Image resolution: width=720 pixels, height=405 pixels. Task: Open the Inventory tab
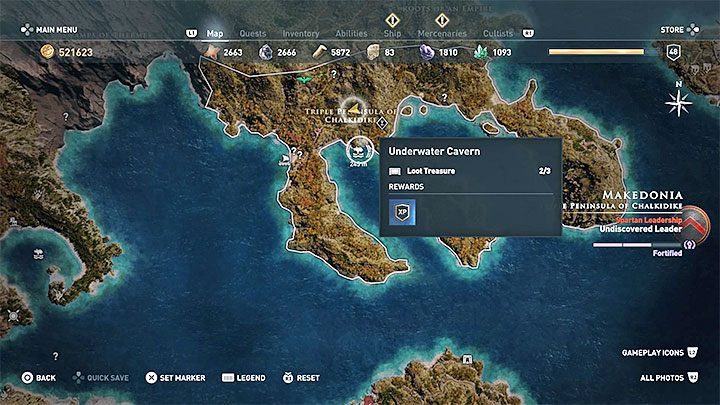click(x=300, y=33)
